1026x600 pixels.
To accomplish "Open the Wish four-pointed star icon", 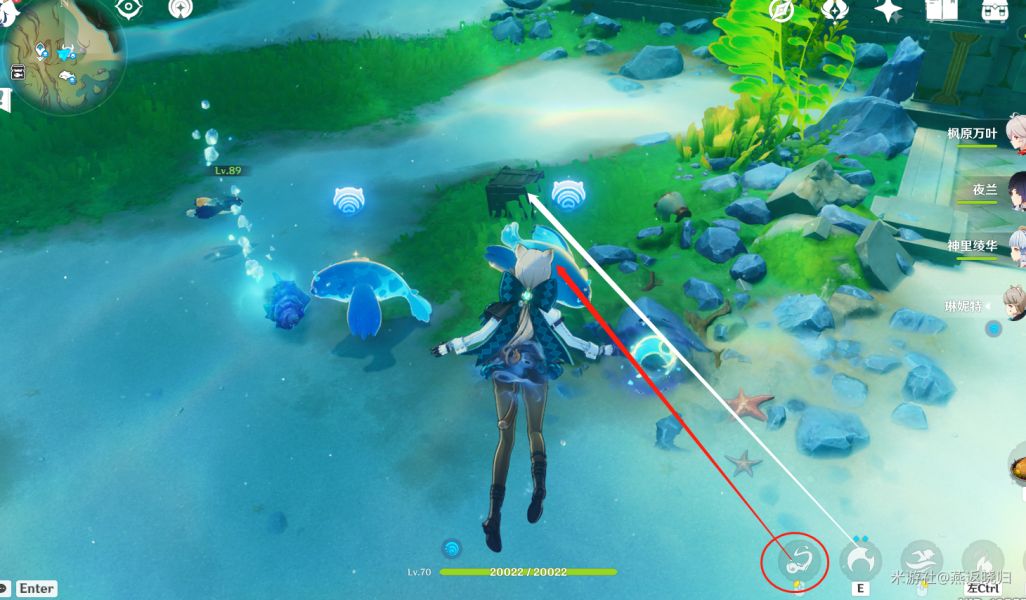I will [x=888, y=11].
